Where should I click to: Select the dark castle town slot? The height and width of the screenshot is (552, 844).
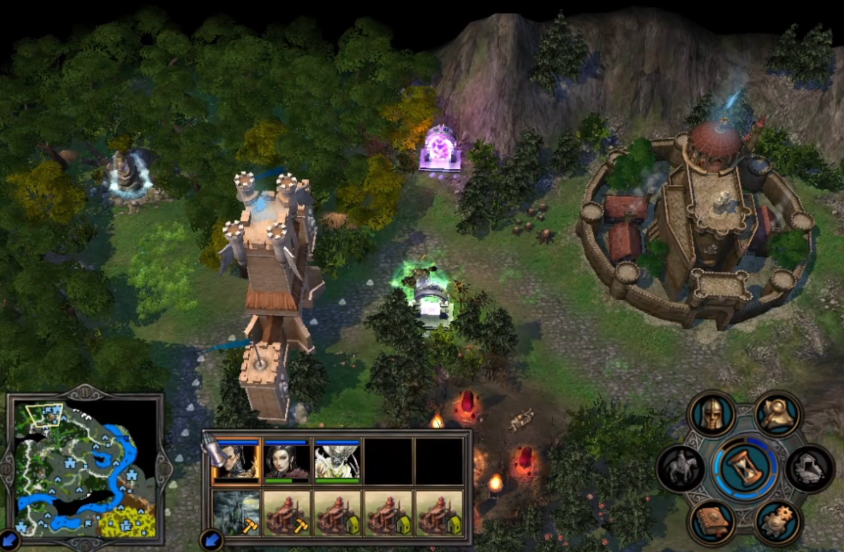[236, 512]
